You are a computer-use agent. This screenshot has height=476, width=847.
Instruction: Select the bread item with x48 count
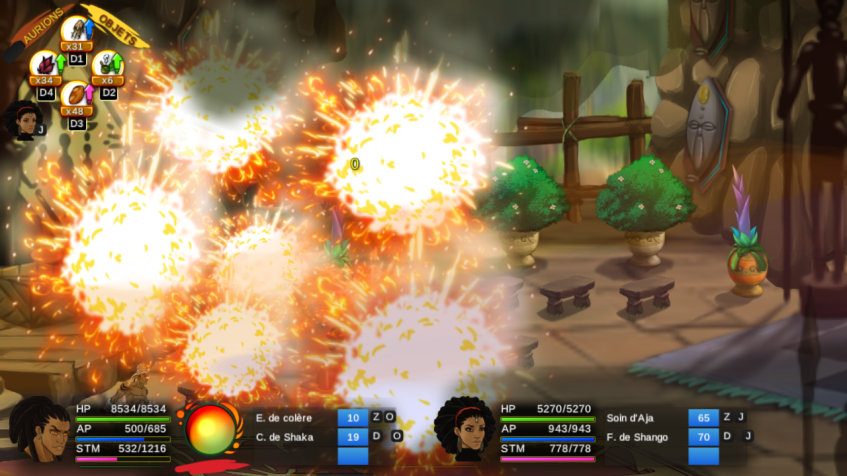pyautogui.click(x=76, y=96)
